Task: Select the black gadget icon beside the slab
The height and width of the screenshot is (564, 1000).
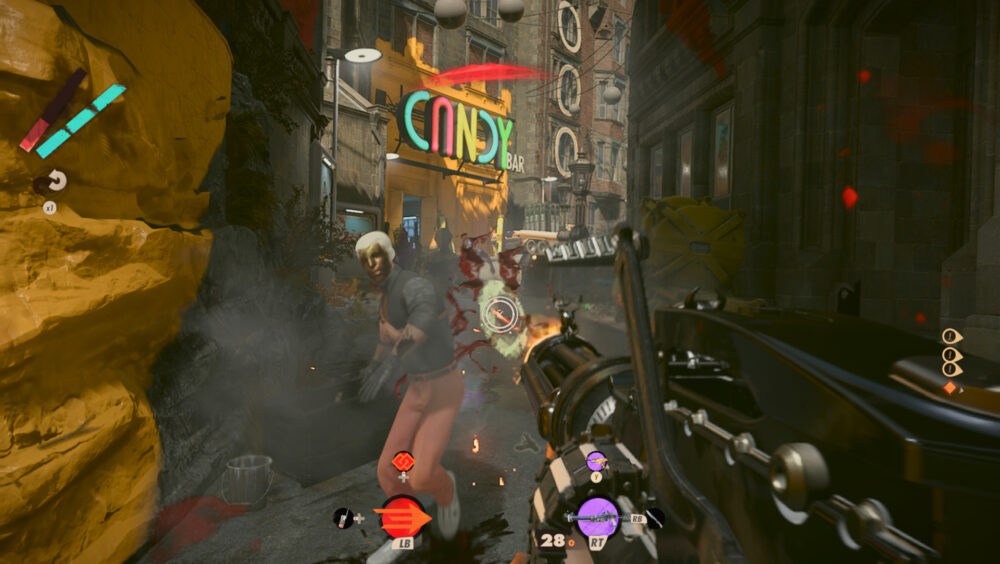Action: coord(343,517)
